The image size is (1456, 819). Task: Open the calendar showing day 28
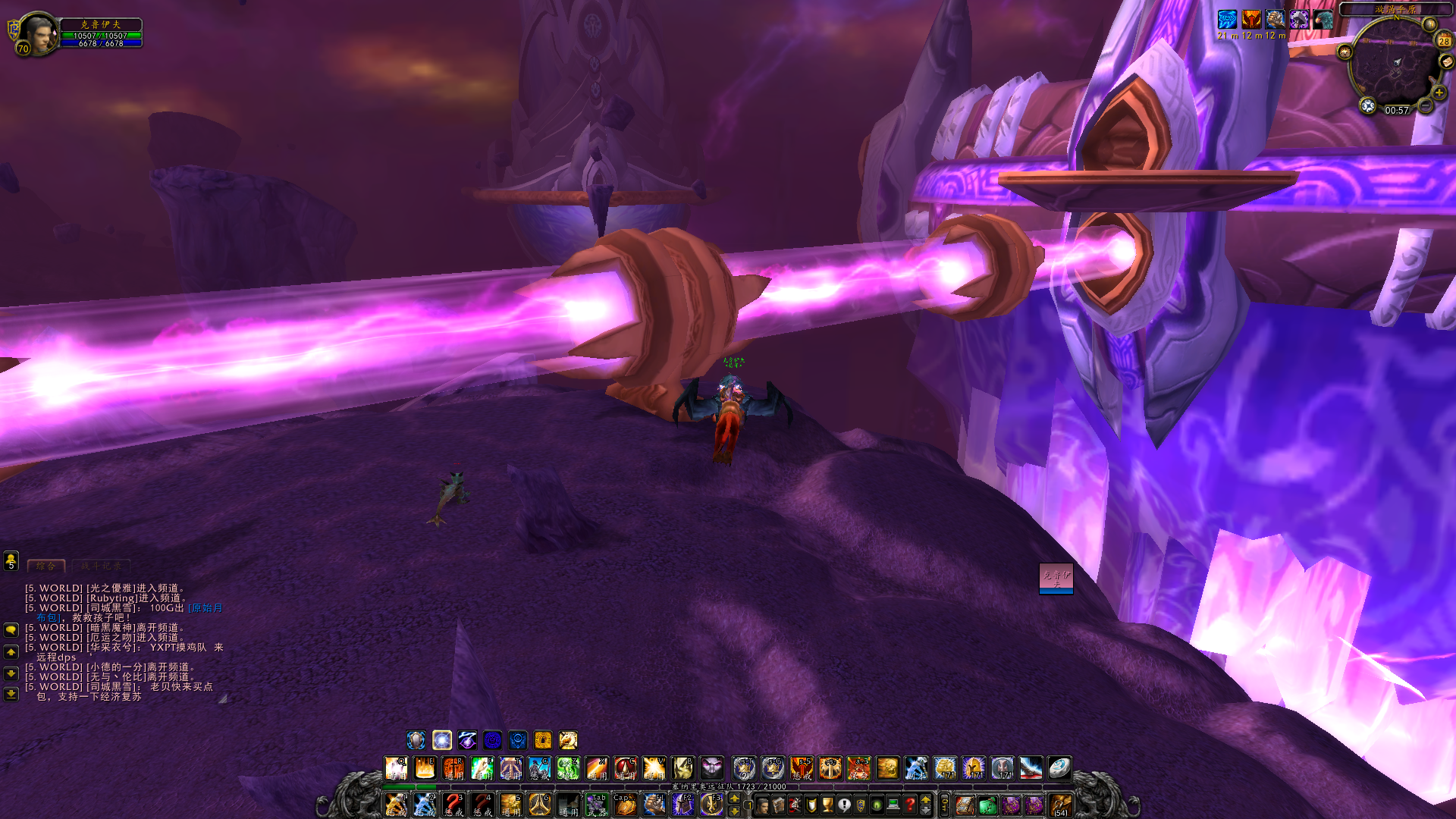point(1444,41)
